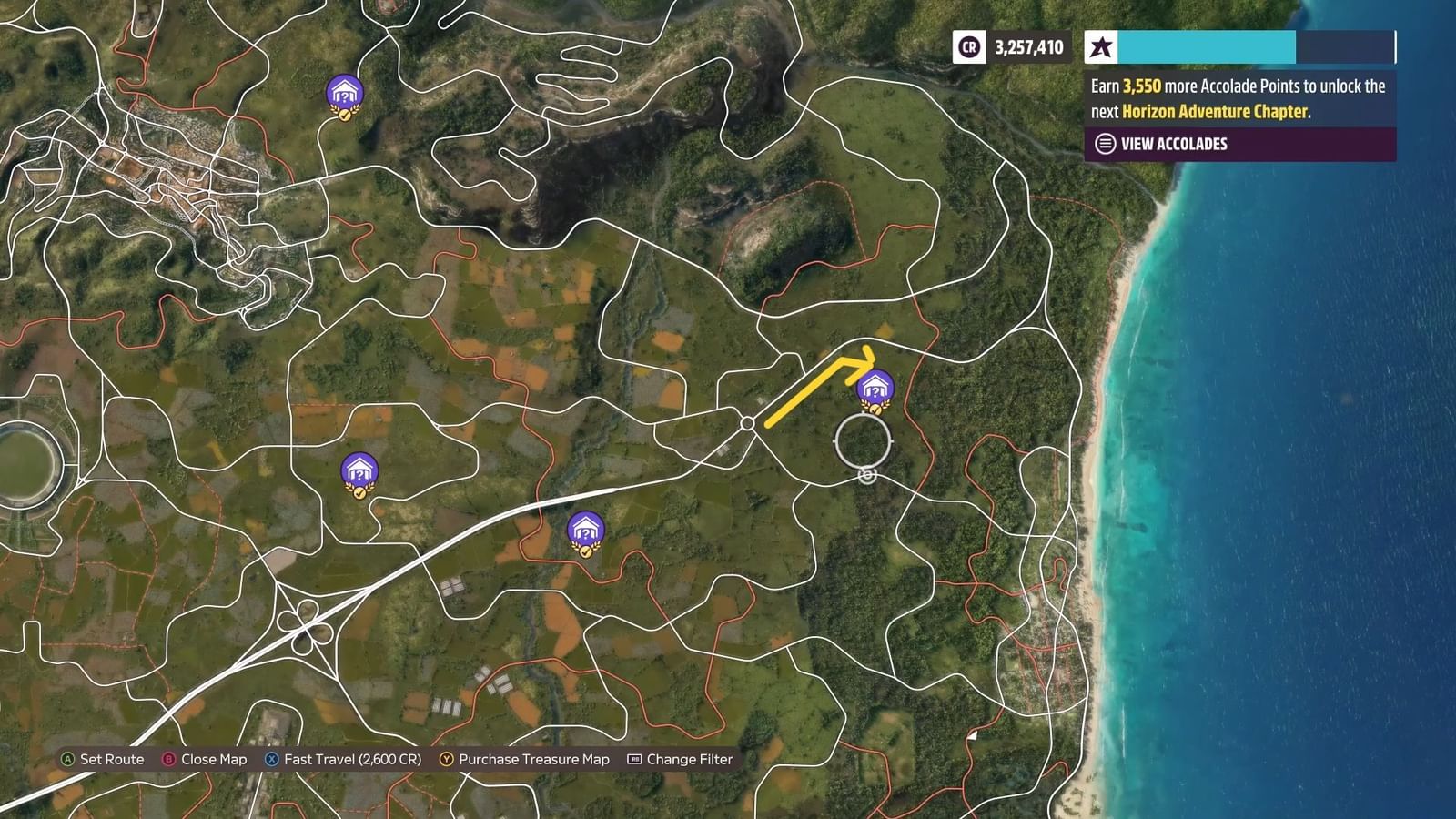
Task: Click the small waypoint circle below the player ring
Action: 865,474
